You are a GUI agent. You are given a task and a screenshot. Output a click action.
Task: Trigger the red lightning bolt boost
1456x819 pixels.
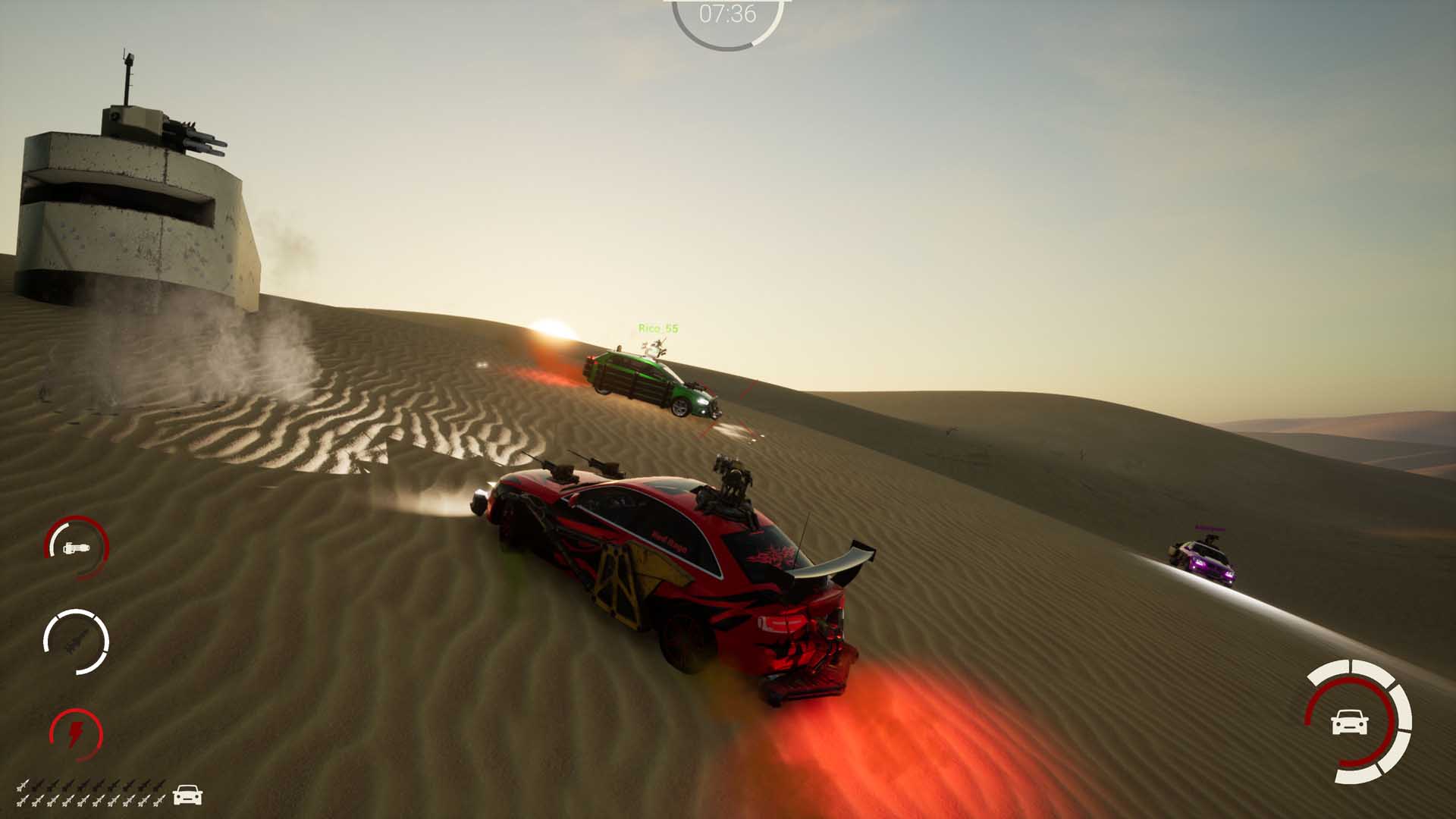coord(77,733)
